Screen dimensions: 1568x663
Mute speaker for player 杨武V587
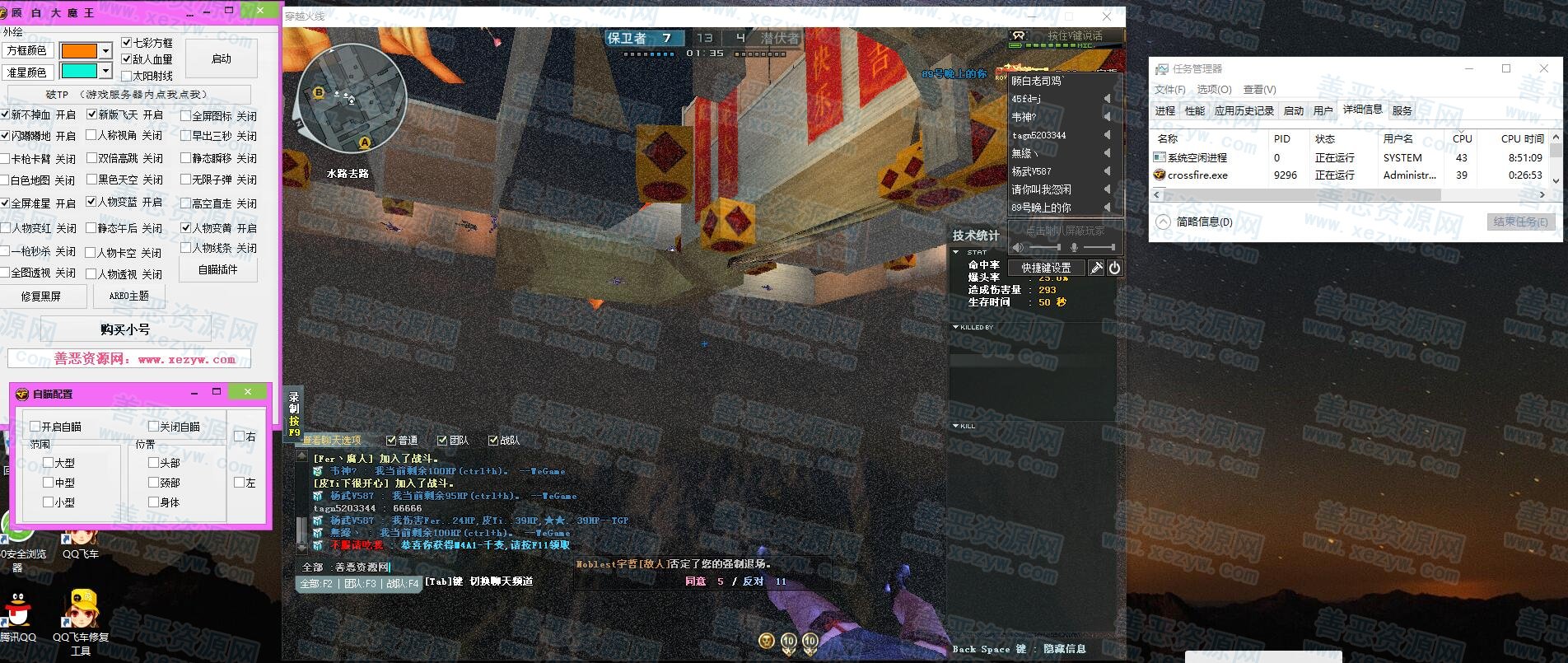coord(1107,171)
